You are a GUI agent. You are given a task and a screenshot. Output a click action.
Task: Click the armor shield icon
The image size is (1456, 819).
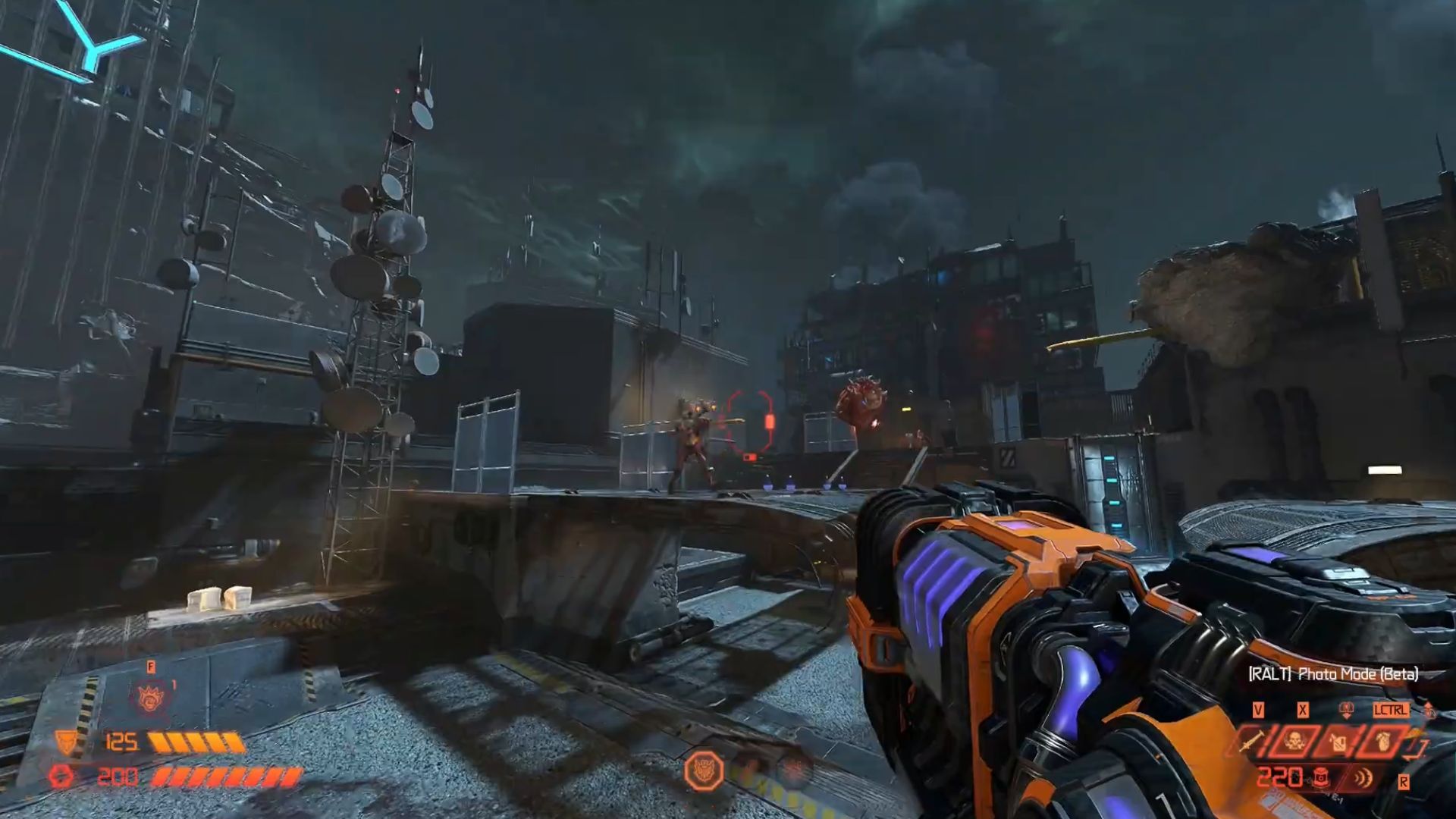67,742
